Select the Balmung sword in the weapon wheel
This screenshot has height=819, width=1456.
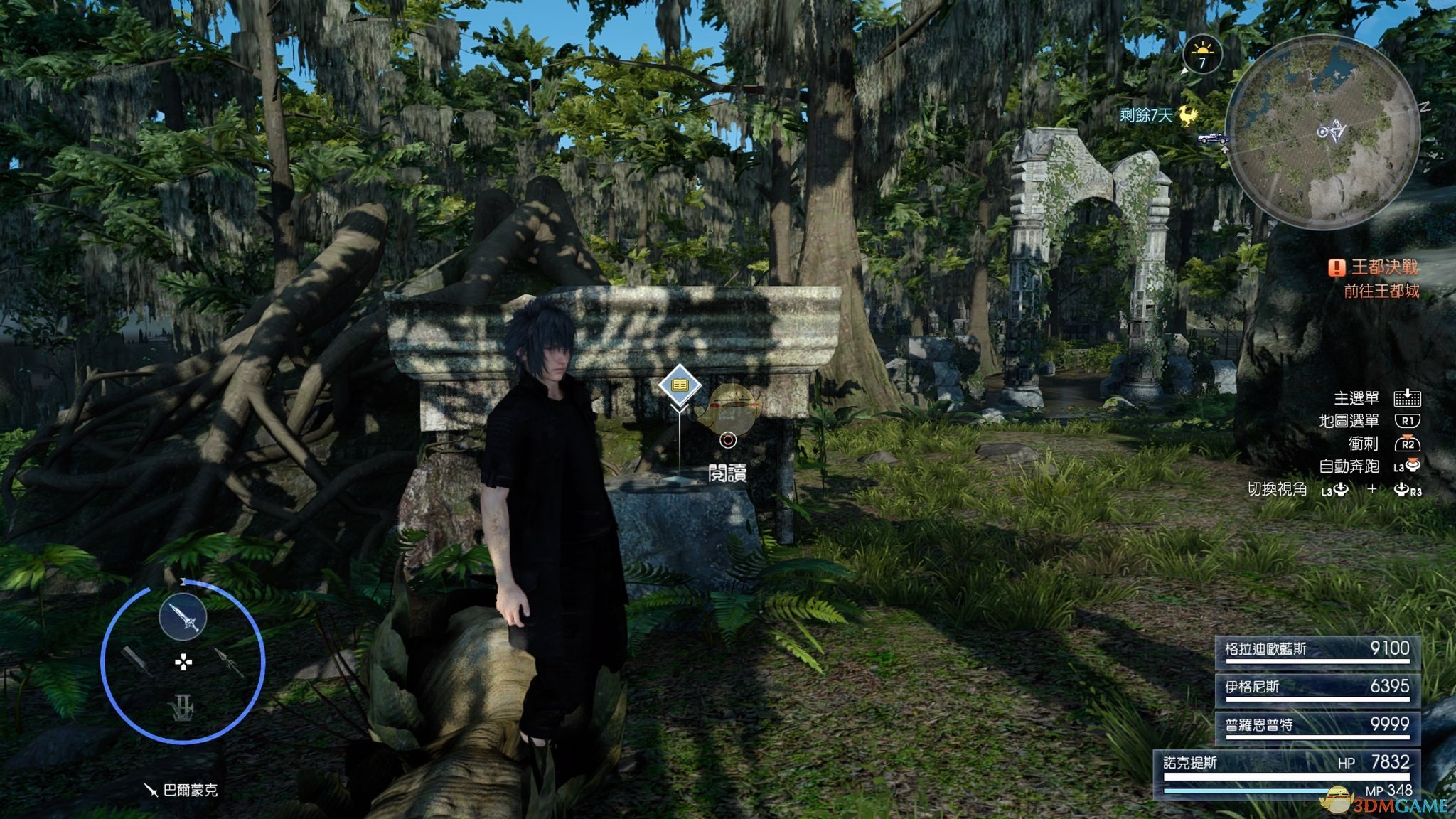[183, 617]
